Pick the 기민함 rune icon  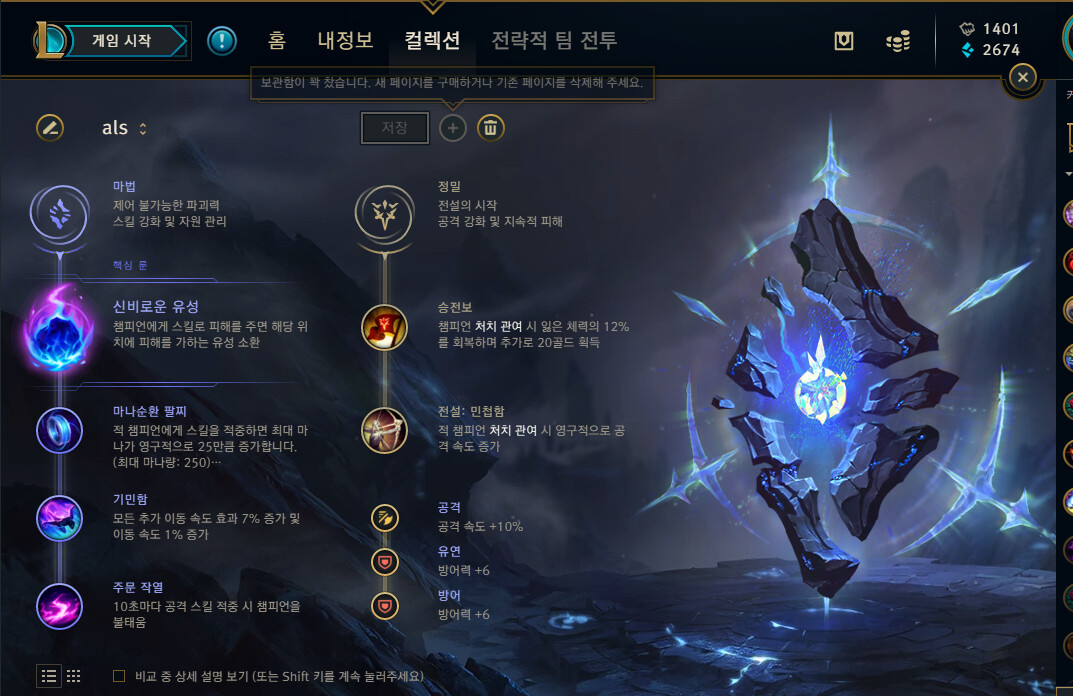59,517
